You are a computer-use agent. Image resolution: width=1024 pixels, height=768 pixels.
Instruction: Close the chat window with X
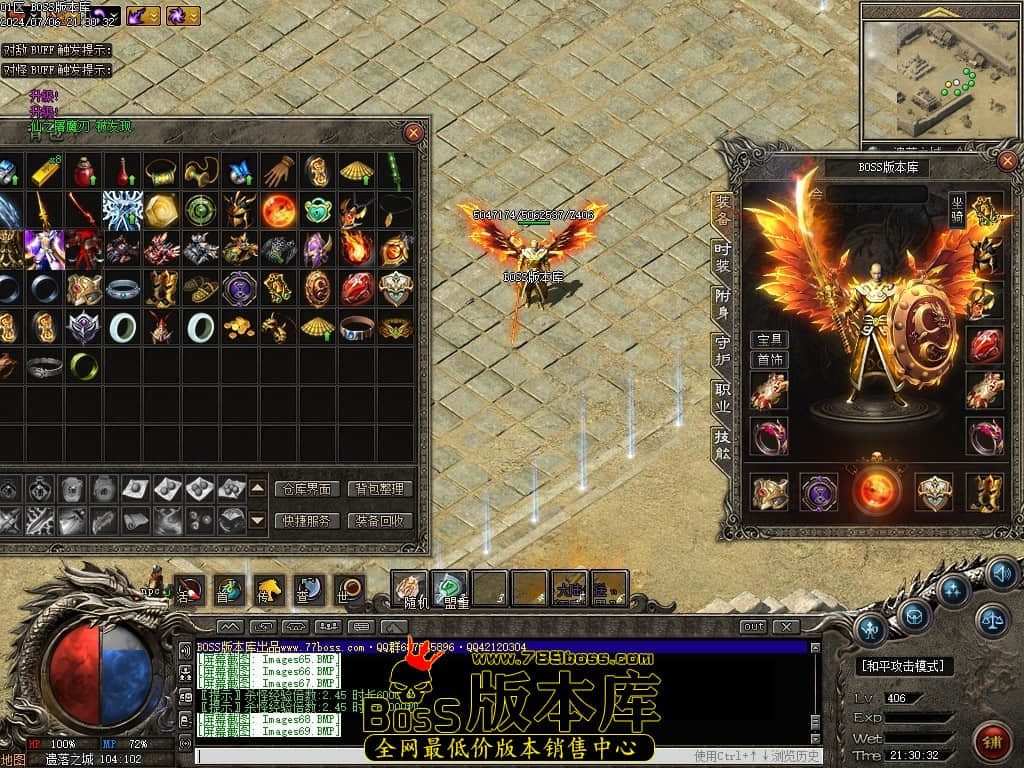click(786, 627)
